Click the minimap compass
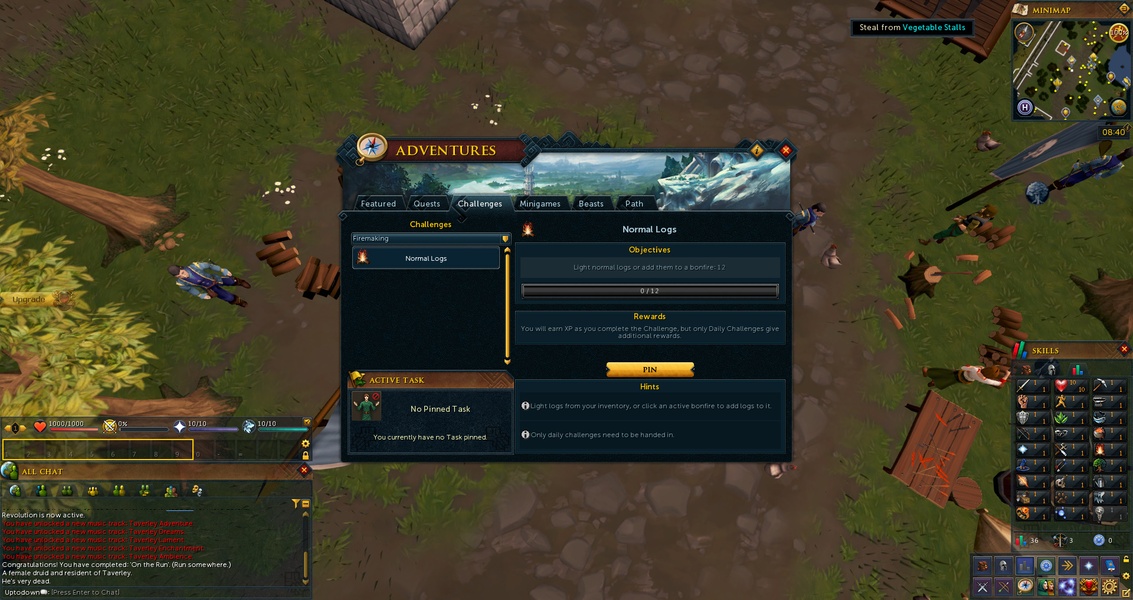The height and width of the screenshot is (600, 1133). click(1024, 32)
